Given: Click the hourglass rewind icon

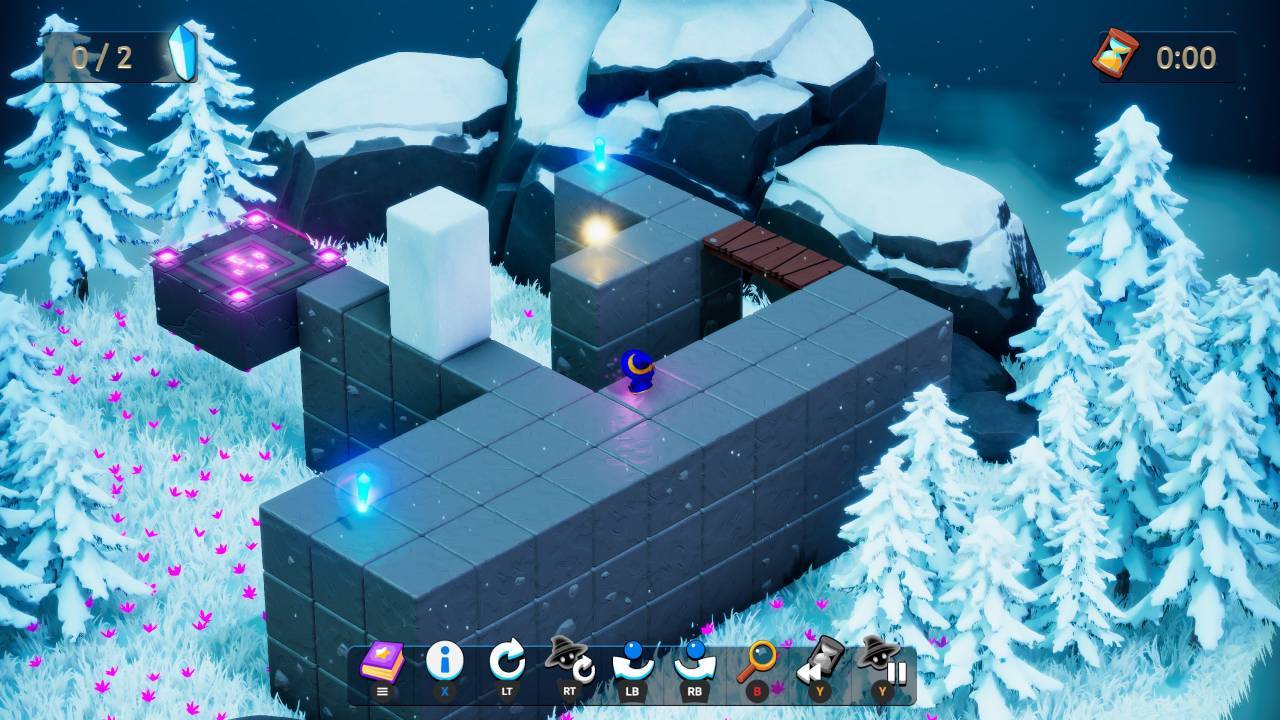Looking at the screenshot, I should (x=820, y=660).
